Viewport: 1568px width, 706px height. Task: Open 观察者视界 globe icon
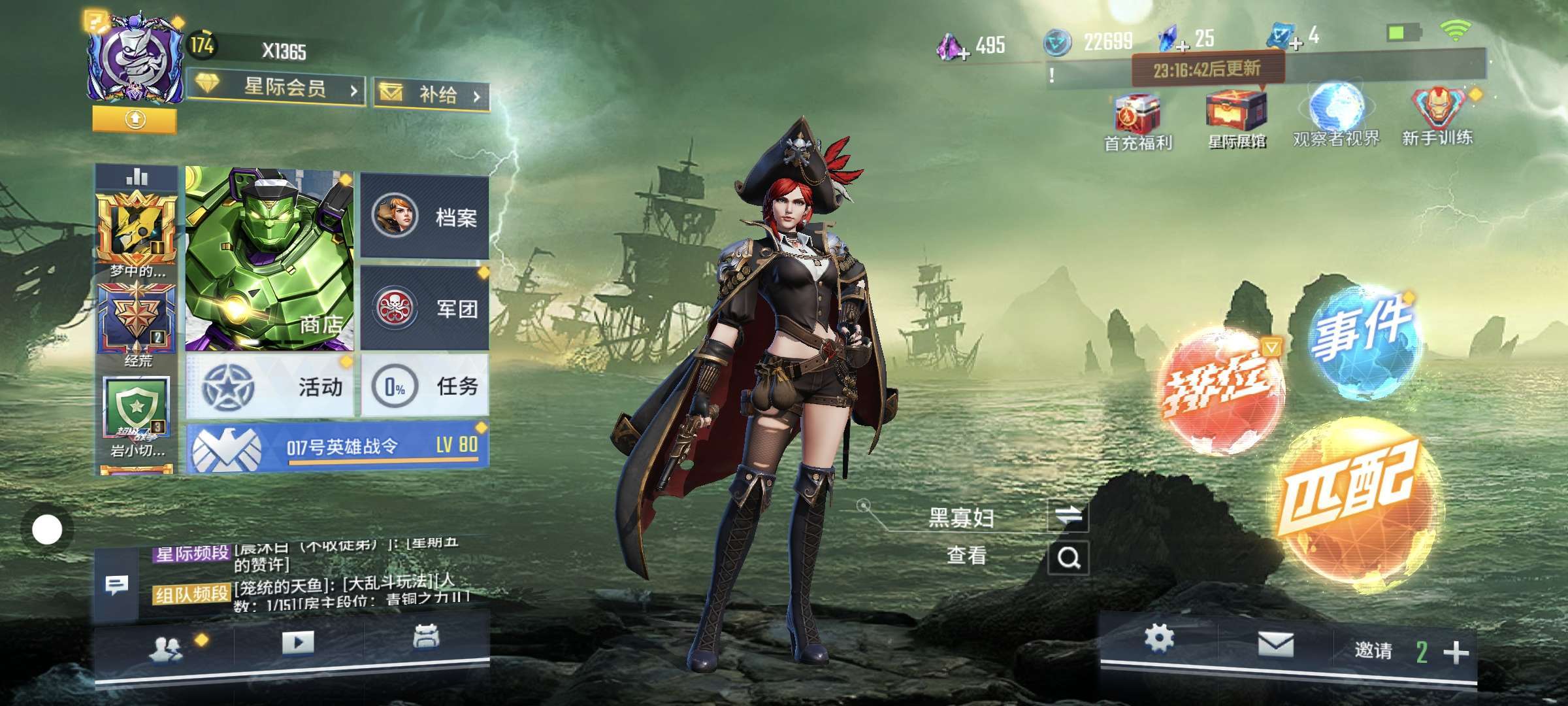1336,116
